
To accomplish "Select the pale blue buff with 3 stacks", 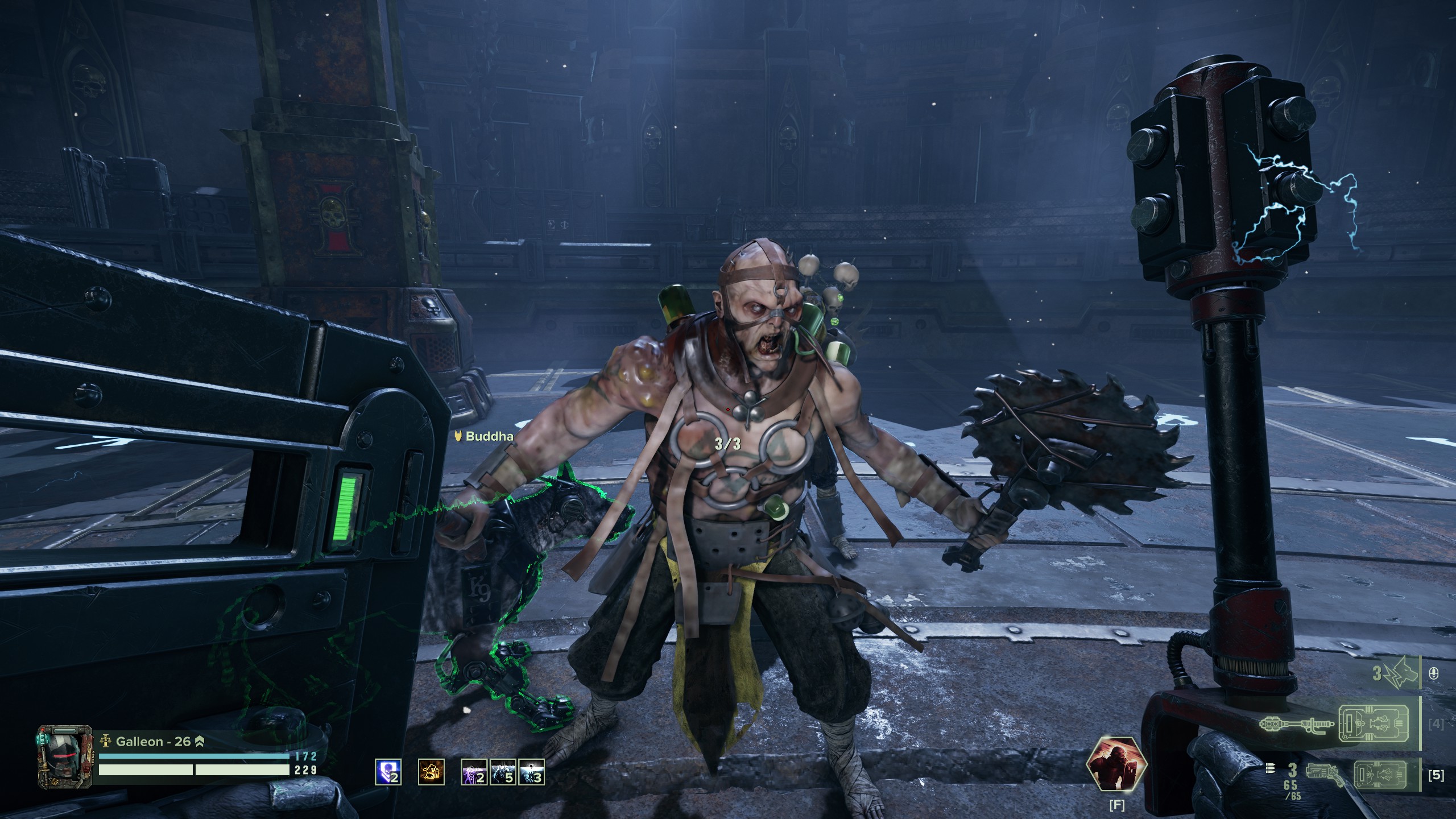I will tap(532, 772).
